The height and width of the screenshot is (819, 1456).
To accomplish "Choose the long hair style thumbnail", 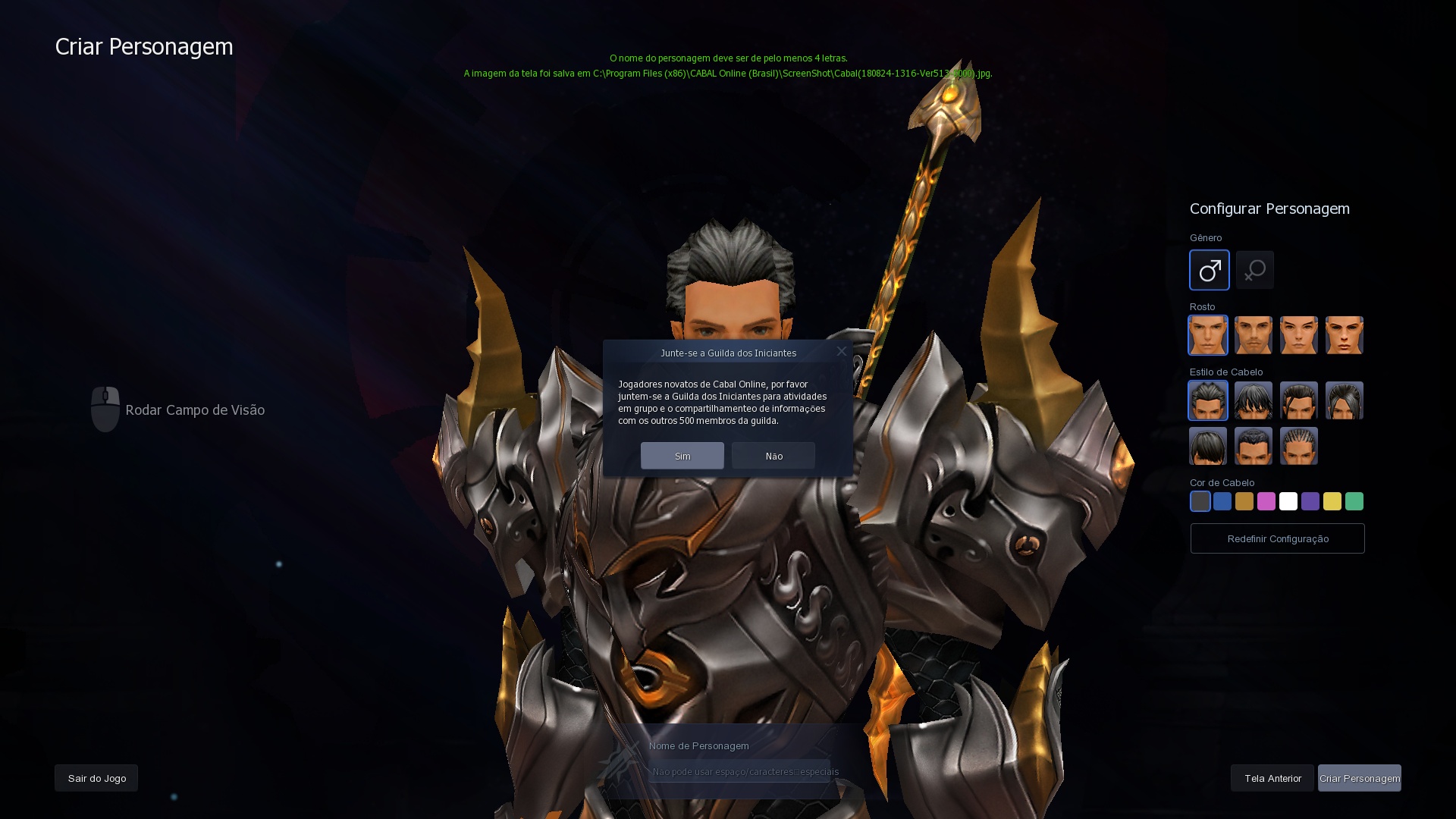I will pos(1345,400).
